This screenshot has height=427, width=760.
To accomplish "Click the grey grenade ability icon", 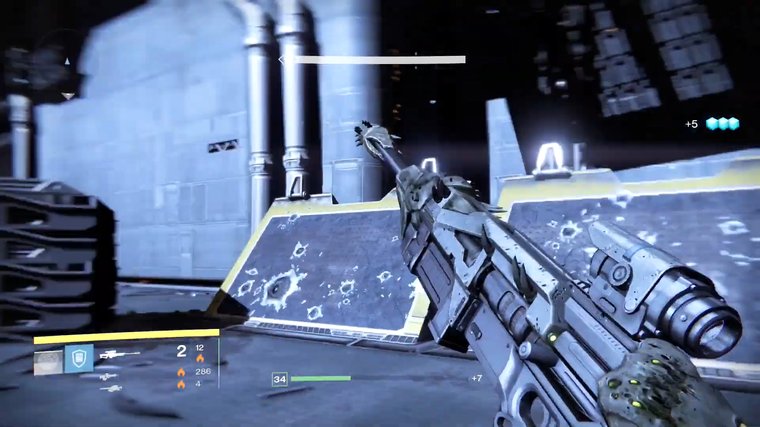I will coord(48,360).
